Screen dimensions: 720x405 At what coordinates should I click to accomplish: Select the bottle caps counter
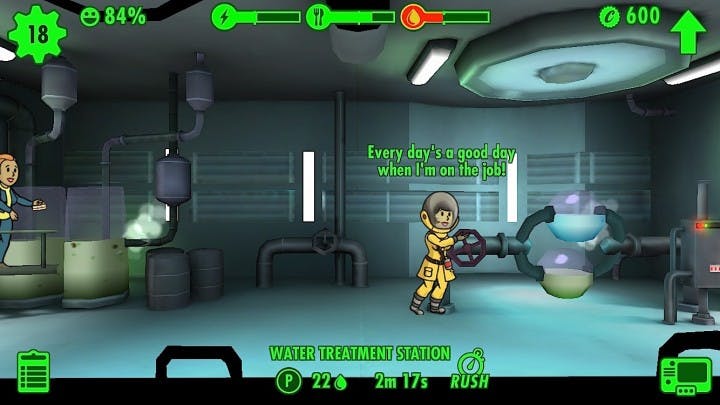630,16
